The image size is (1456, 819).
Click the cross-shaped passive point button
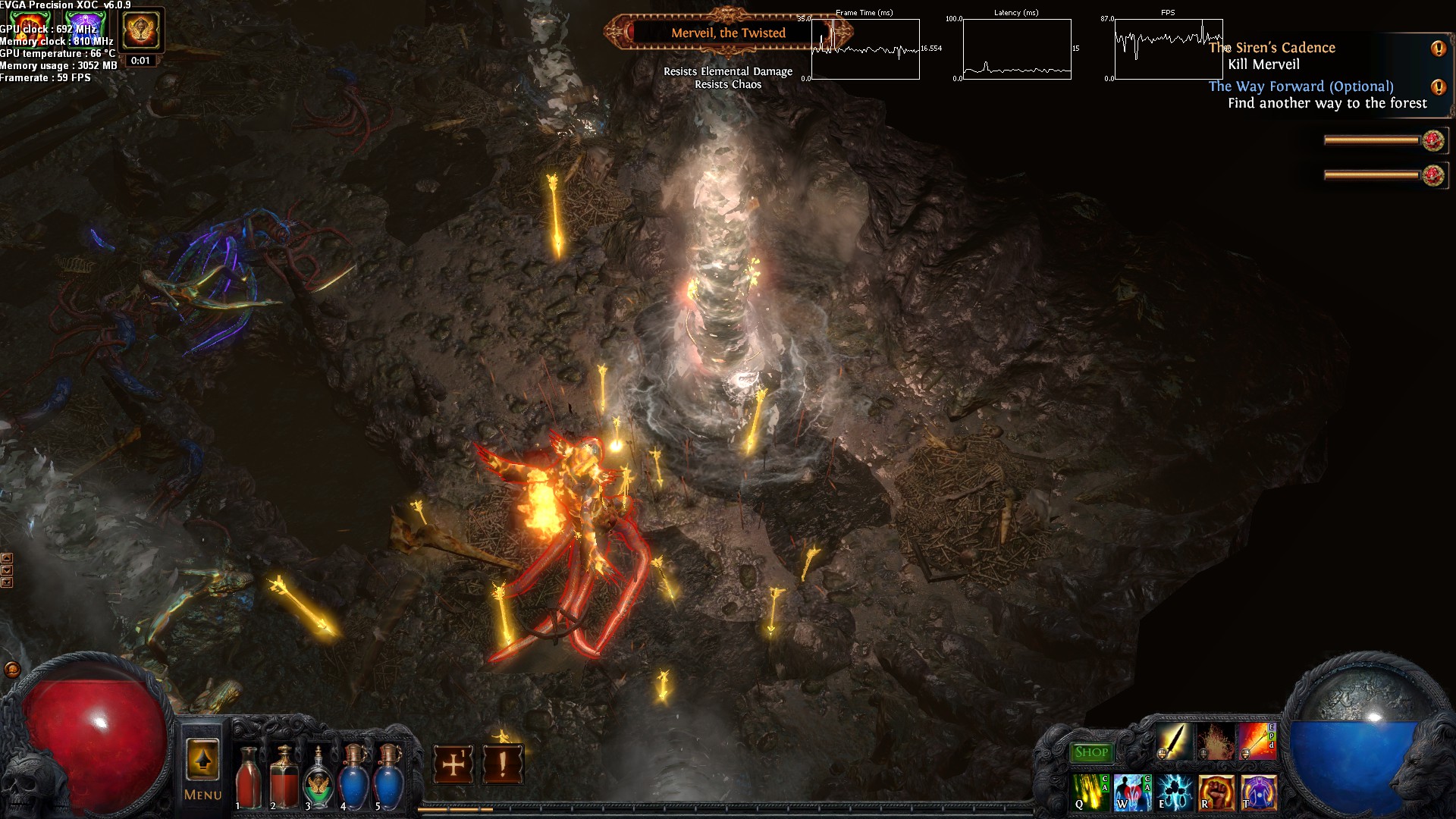click(453, 764)
